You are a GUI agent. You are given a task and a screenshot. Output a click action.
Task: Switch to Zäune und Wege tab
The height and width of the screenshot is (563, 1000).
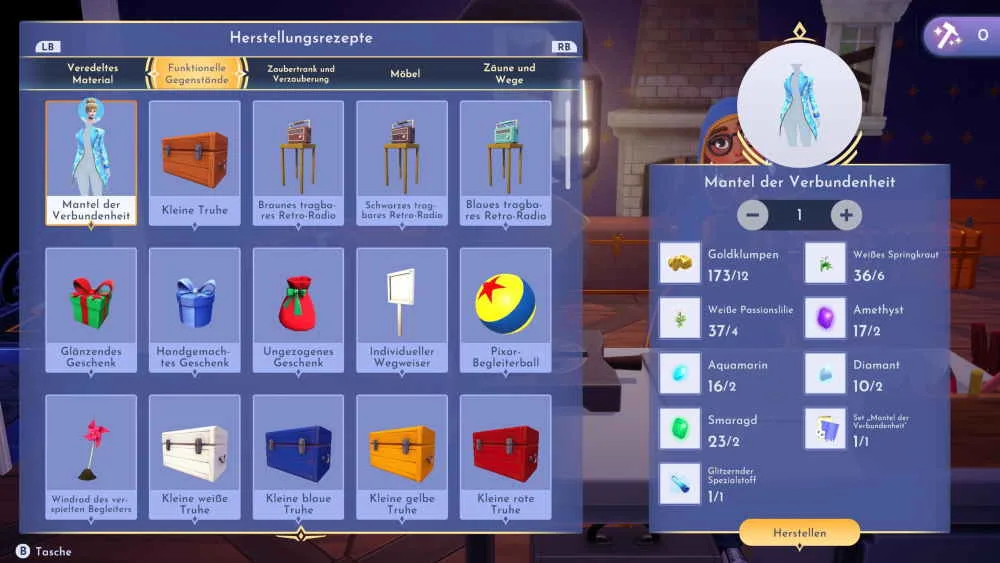(x=509, y=74)
